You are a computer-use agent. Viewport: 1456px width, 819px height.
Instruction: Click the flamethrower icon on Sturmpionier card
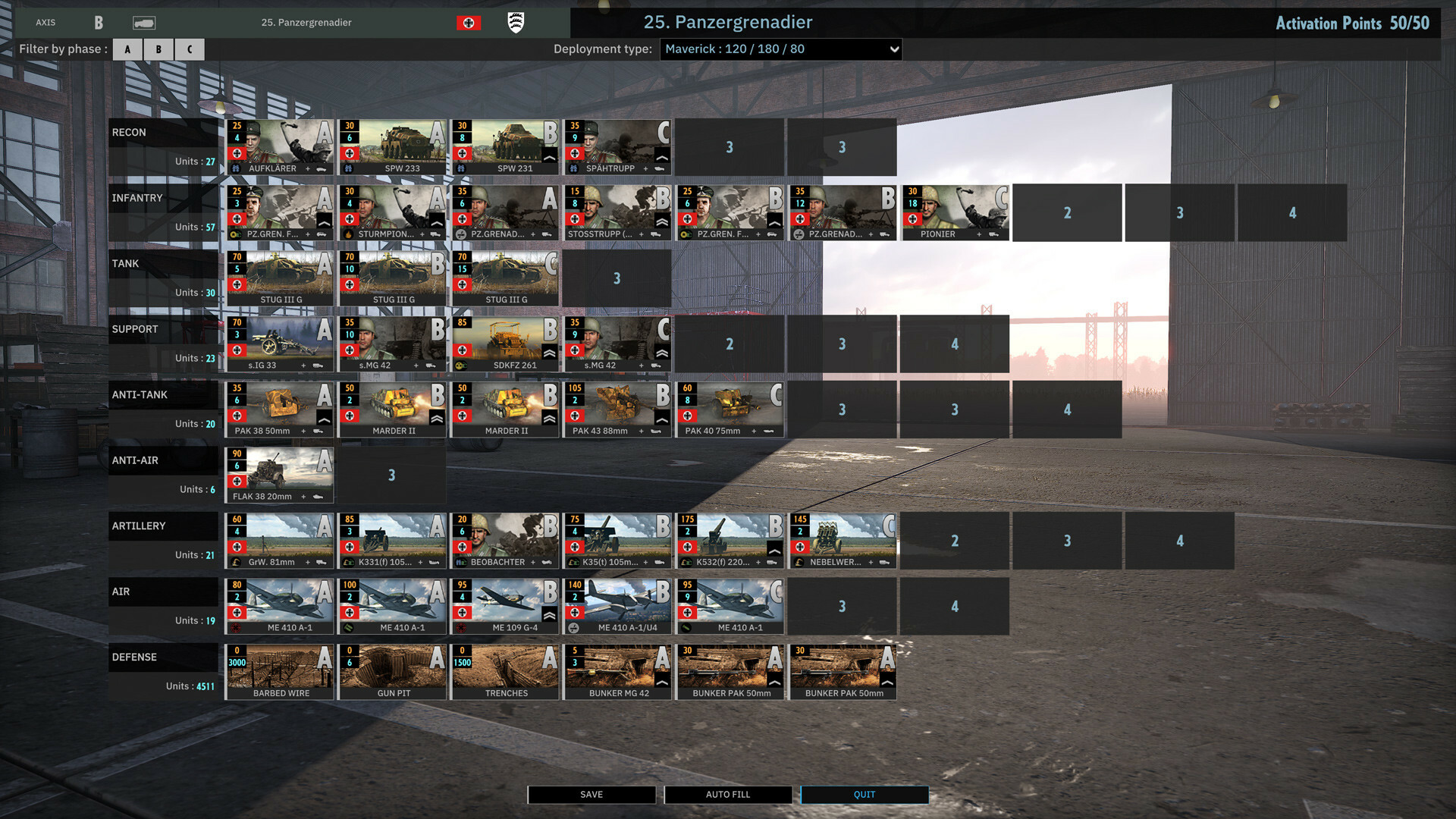click(x=348, y=234)
